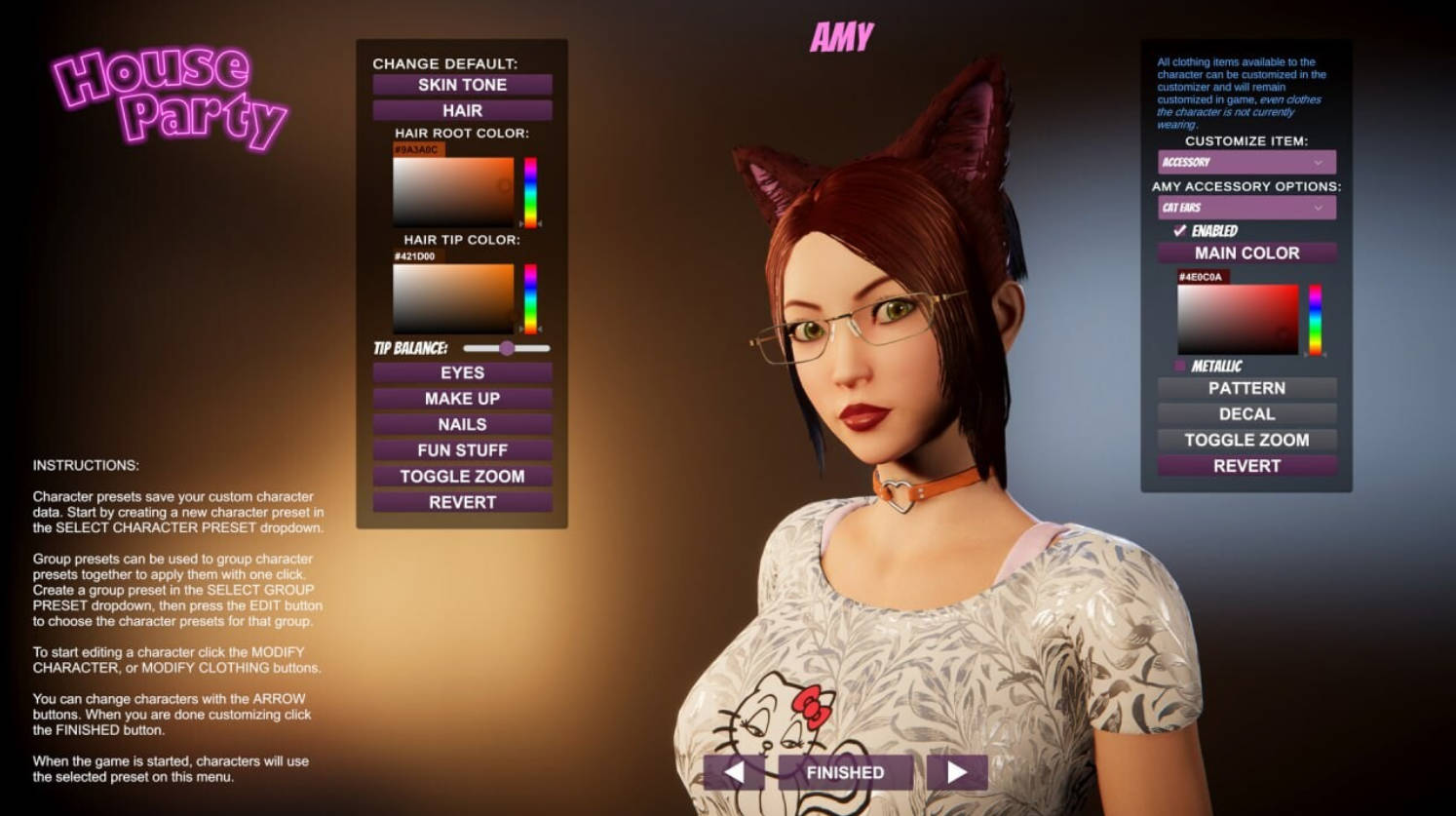Viewport: 1456px width, 816px height.
Task: Open the CUSTOMIZE ITEM dropdown
Action: click(x=1246, y=162)
